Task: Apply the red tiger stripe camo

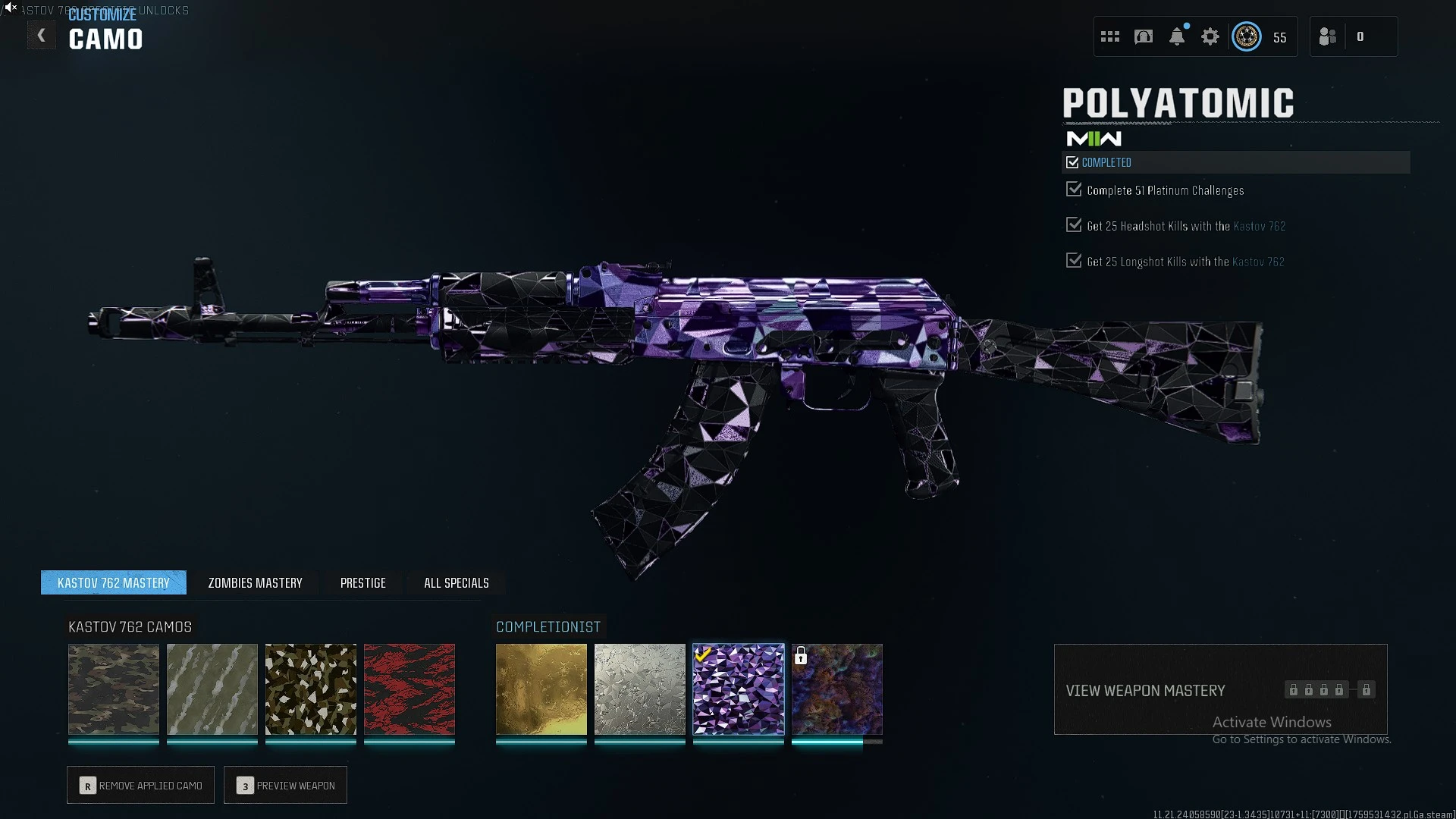Action: tap(409, 689)
